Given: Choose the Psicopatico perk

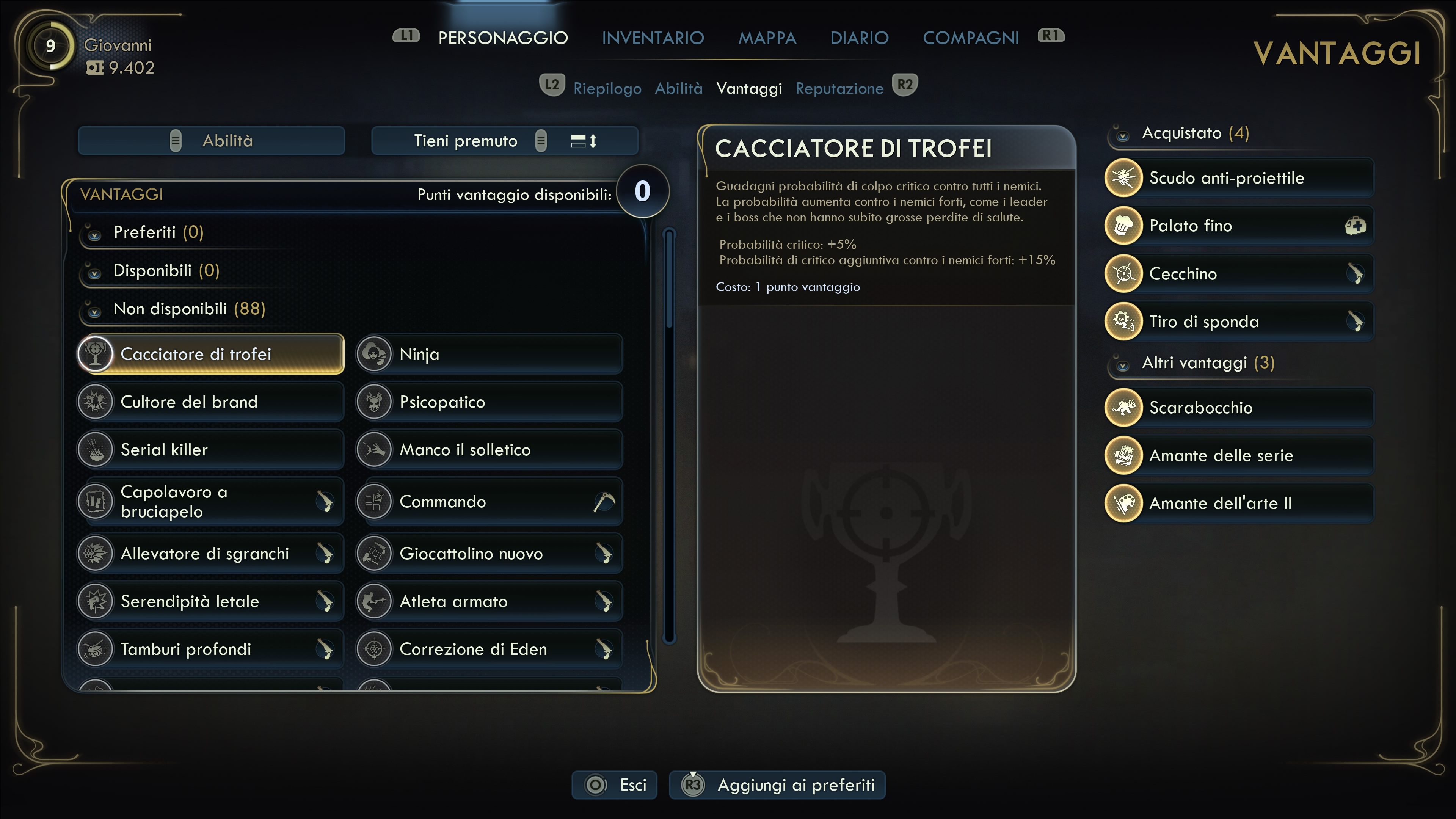Looking at the screenshot, I should 490,402.
